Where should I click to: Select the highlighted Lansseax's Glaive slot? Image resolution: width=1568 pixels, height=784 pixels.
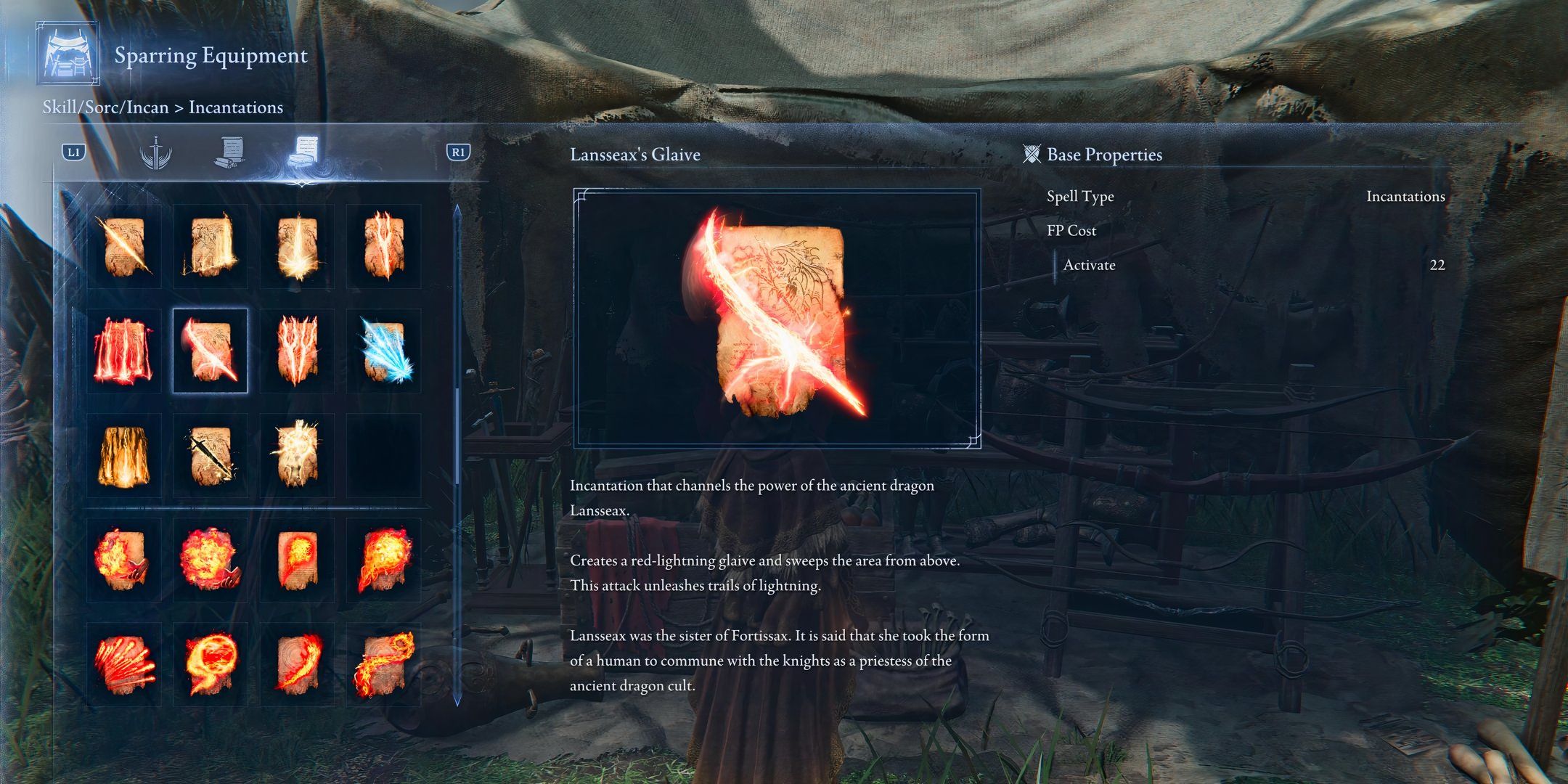(x=211, y=351)
